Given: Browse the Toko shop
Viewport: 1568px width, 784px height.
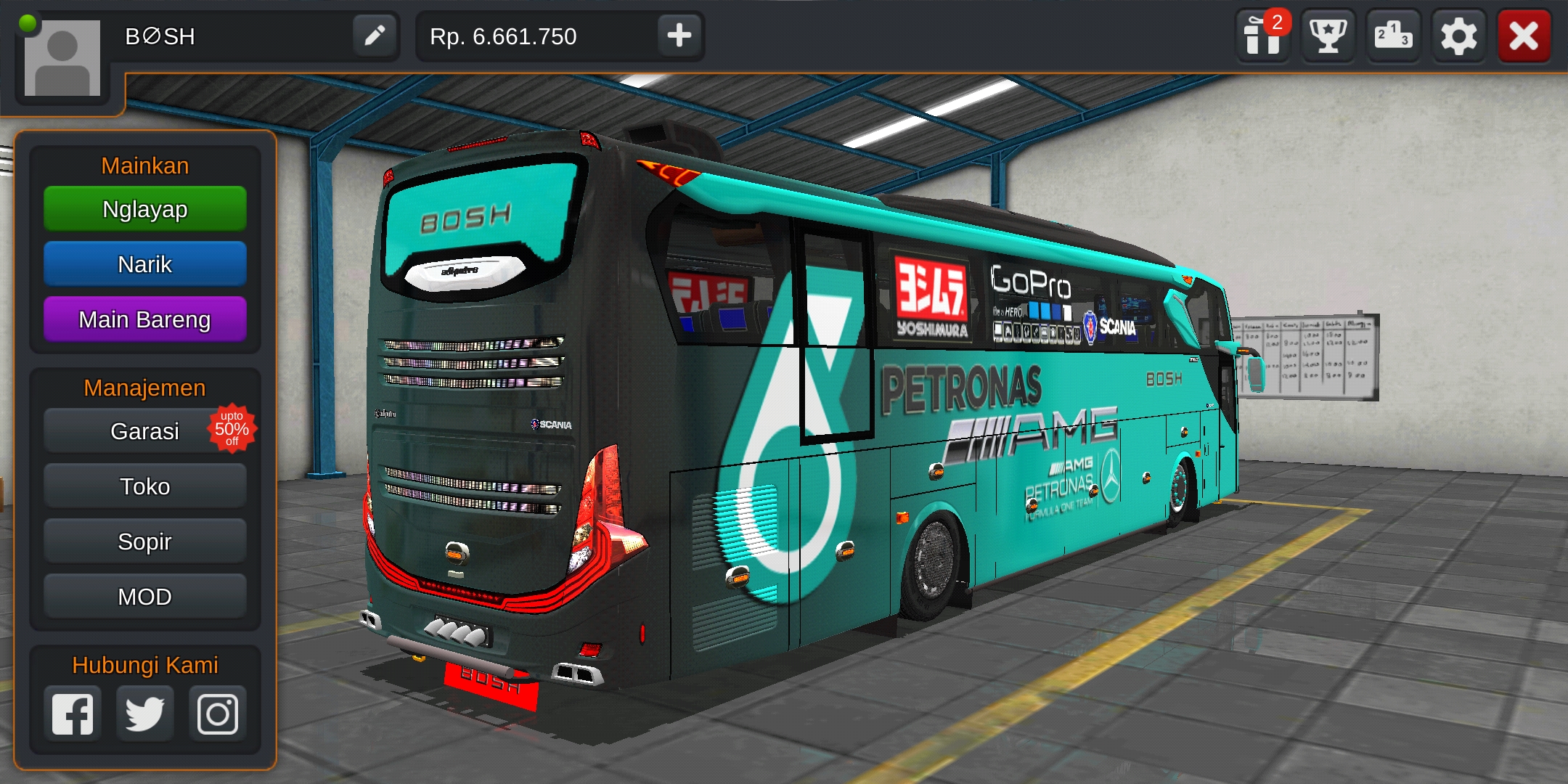Looking at the screenshot, I should tap(144, 486).
